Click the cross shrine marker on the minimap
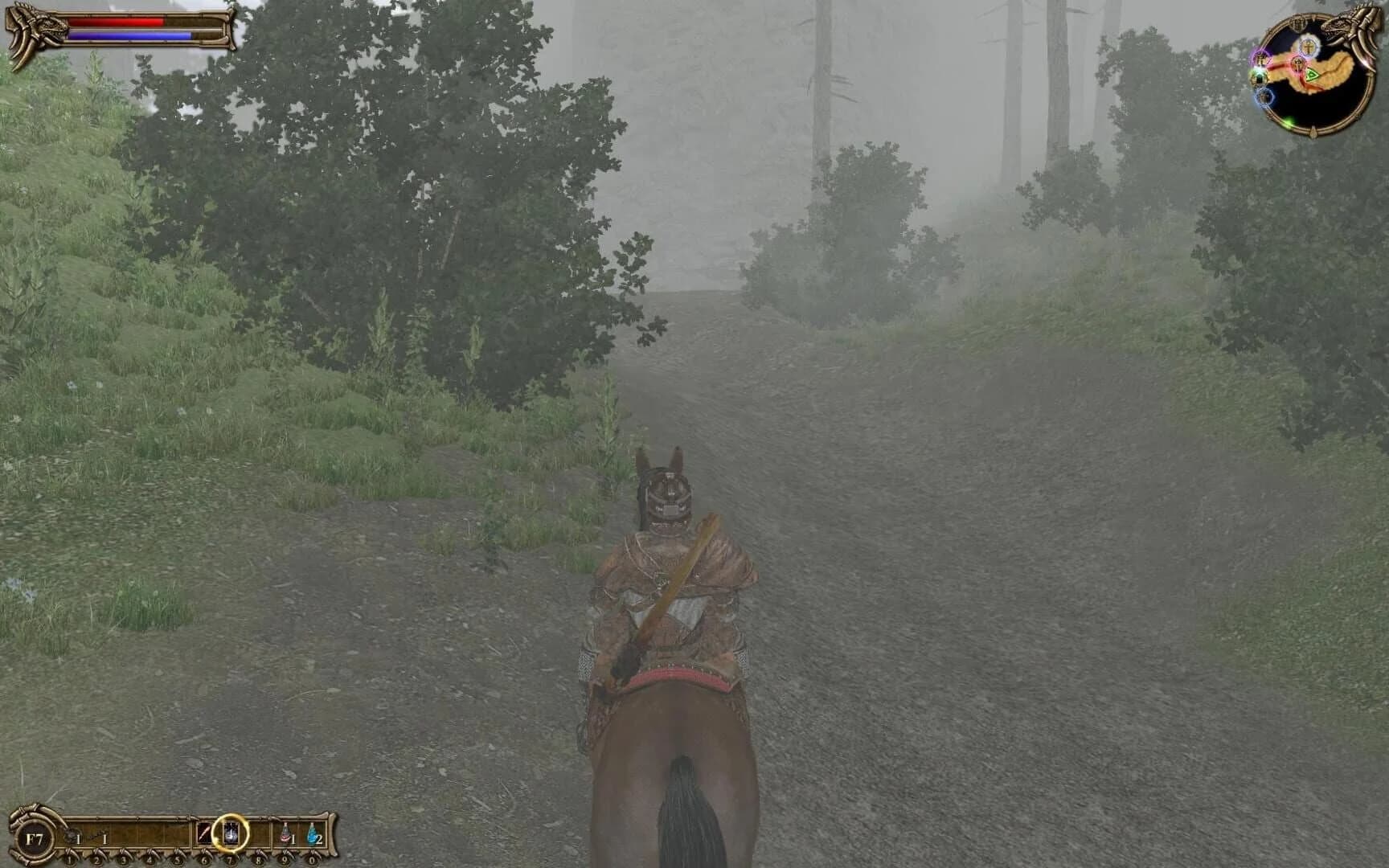1389x868 pixels. (1309, 47)
